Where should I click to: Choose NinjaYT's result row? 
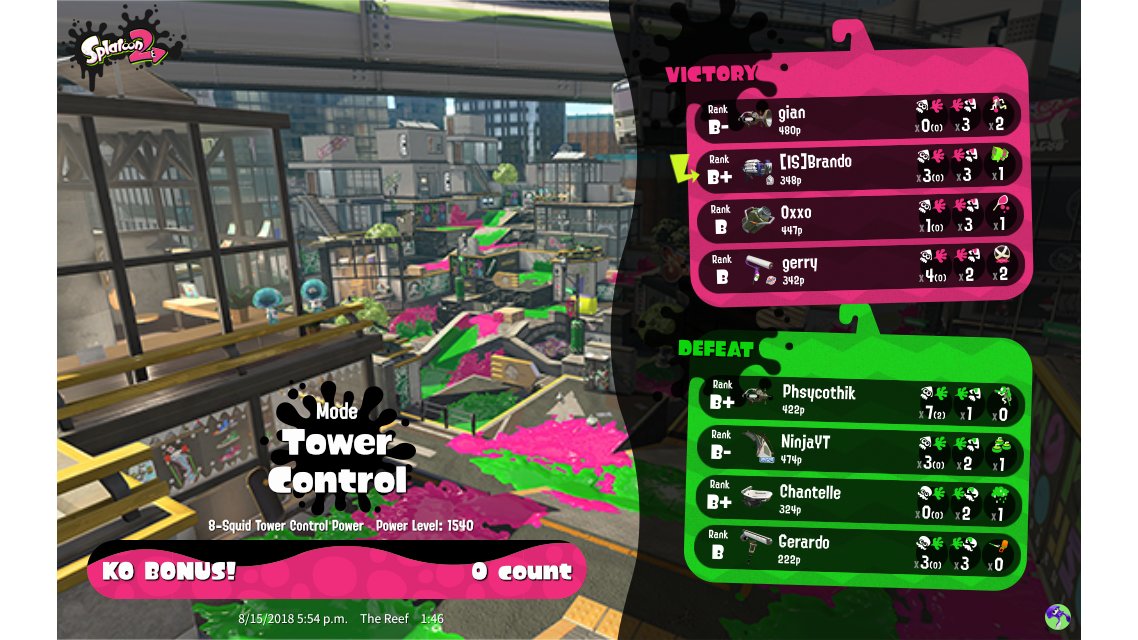click(x=860, y=449)
